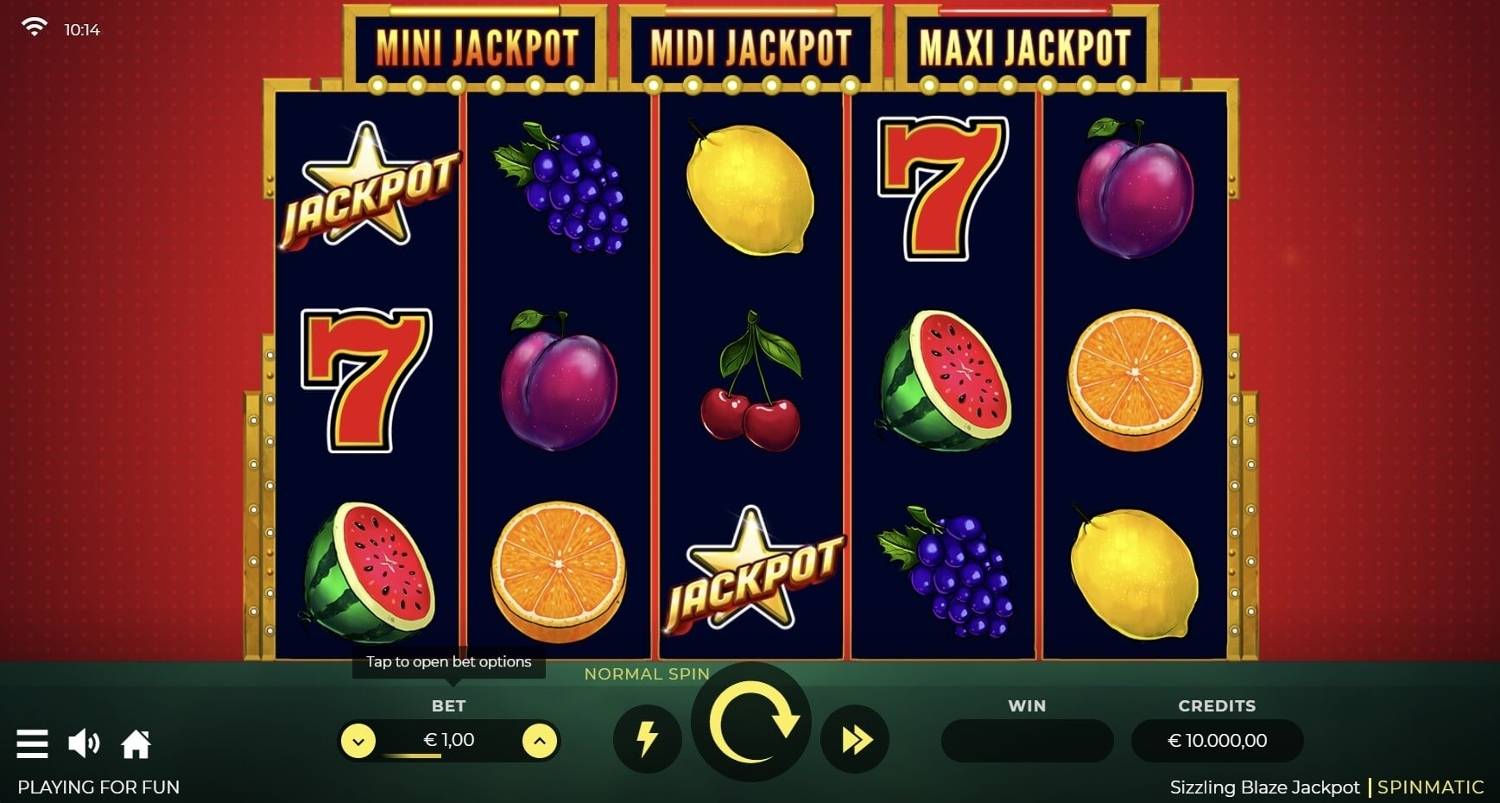Click the Spinmatic provider link
1500x803 pixels.
click(x=1431, y=787)
